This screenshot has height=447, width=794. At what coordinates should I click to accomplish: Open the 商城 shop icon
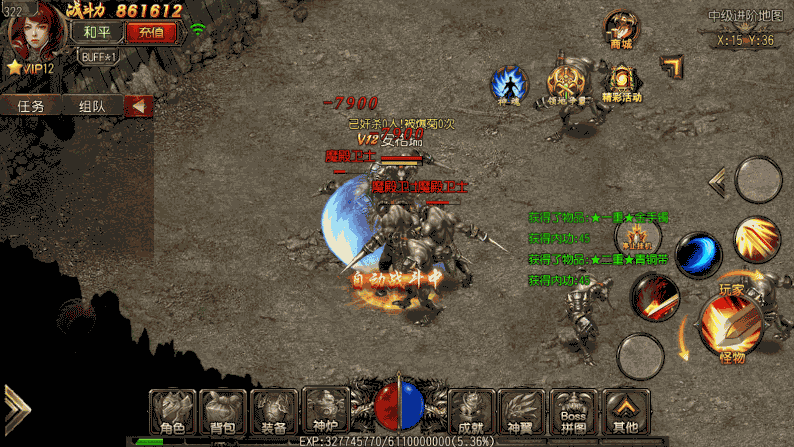click(x=621, y=29)
